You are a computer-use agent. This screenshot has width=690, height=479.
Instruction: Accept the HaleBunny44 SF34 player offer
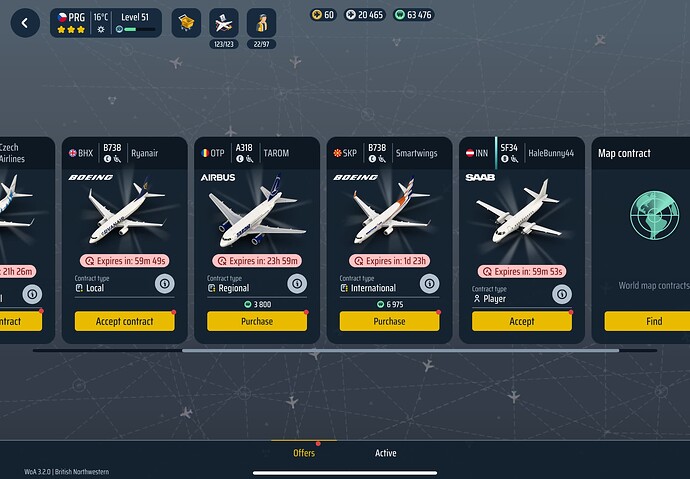(x=521, y=321)
